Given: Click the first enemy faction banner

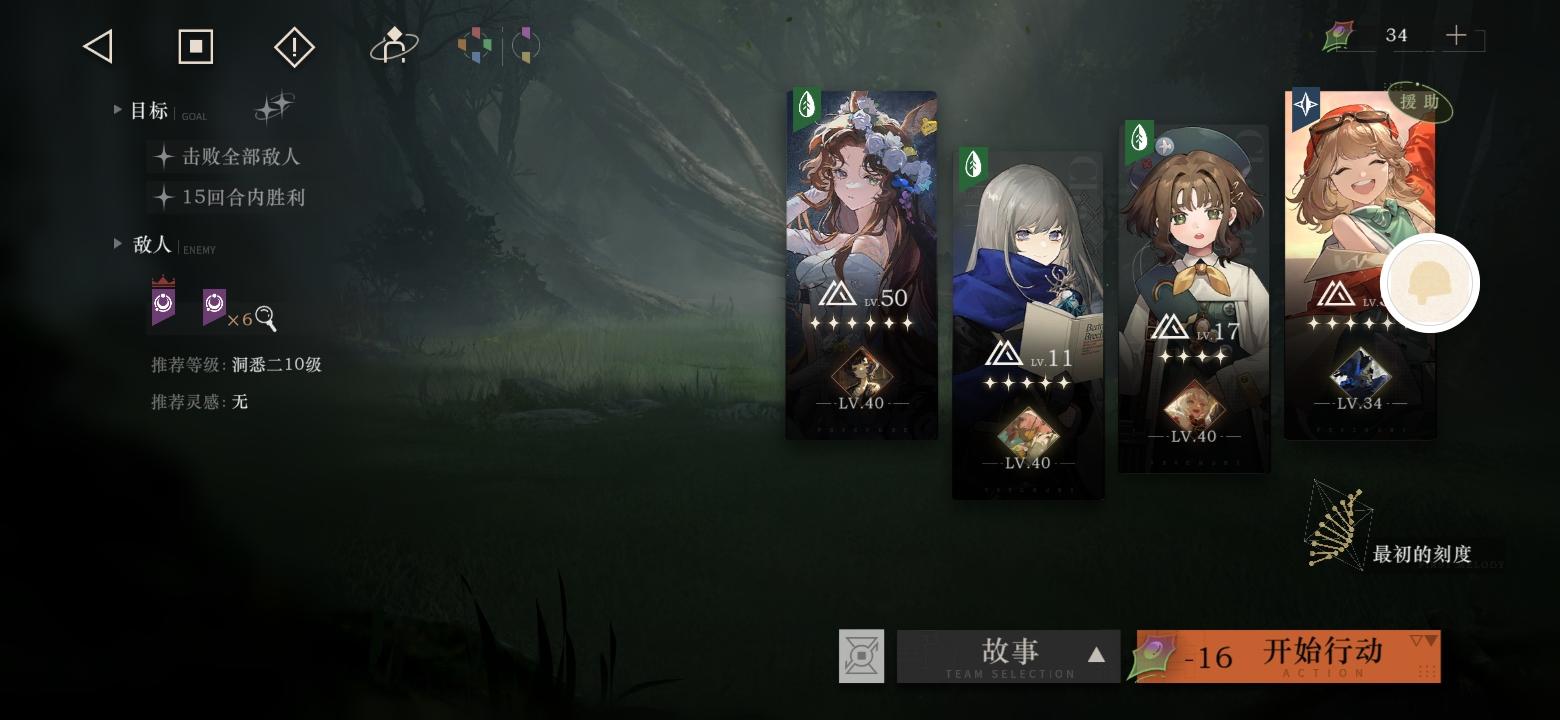Looking at the screenshot, I should (x=165, y=305).
